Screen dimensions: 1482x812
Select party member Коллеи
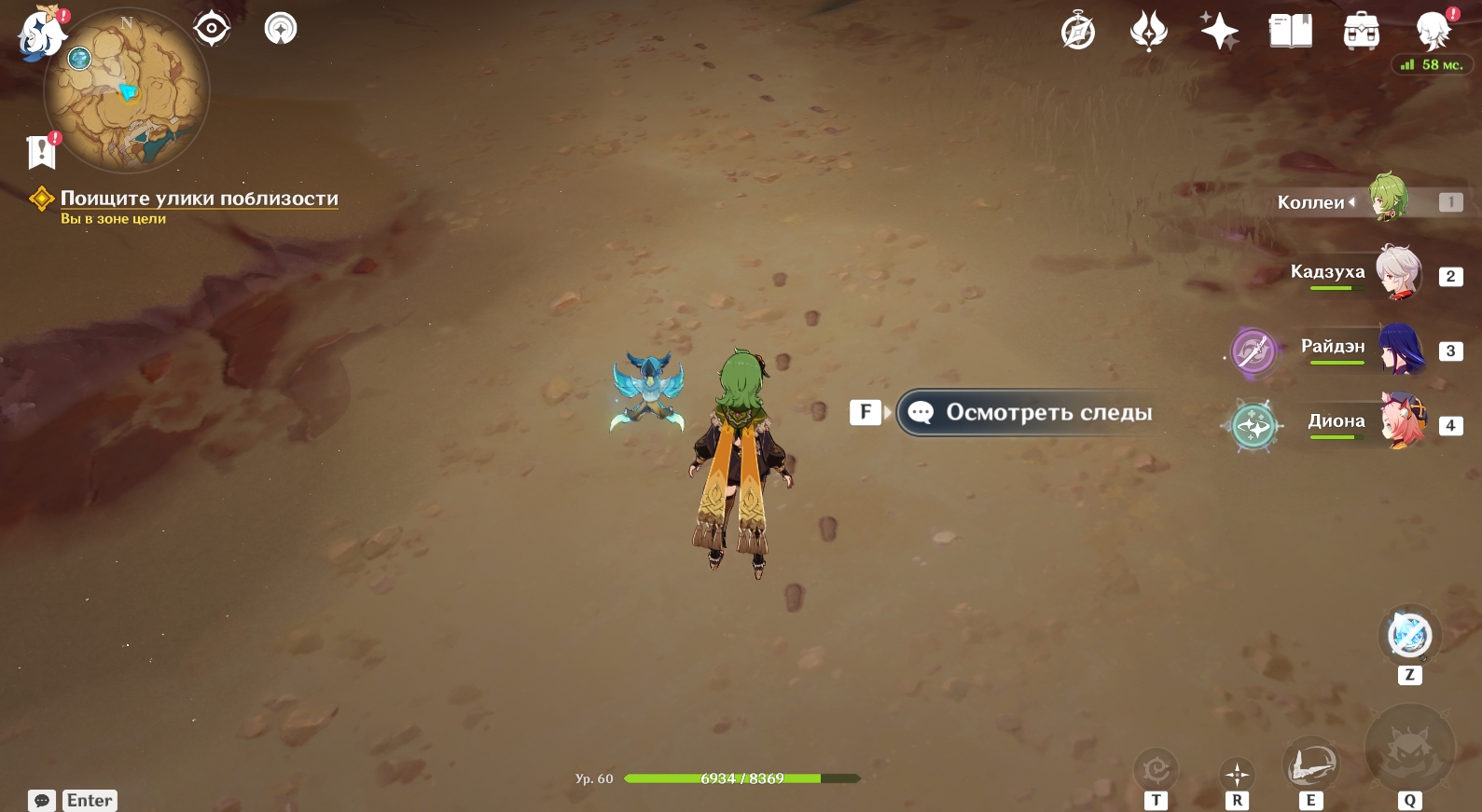(x=1387, y=199)
